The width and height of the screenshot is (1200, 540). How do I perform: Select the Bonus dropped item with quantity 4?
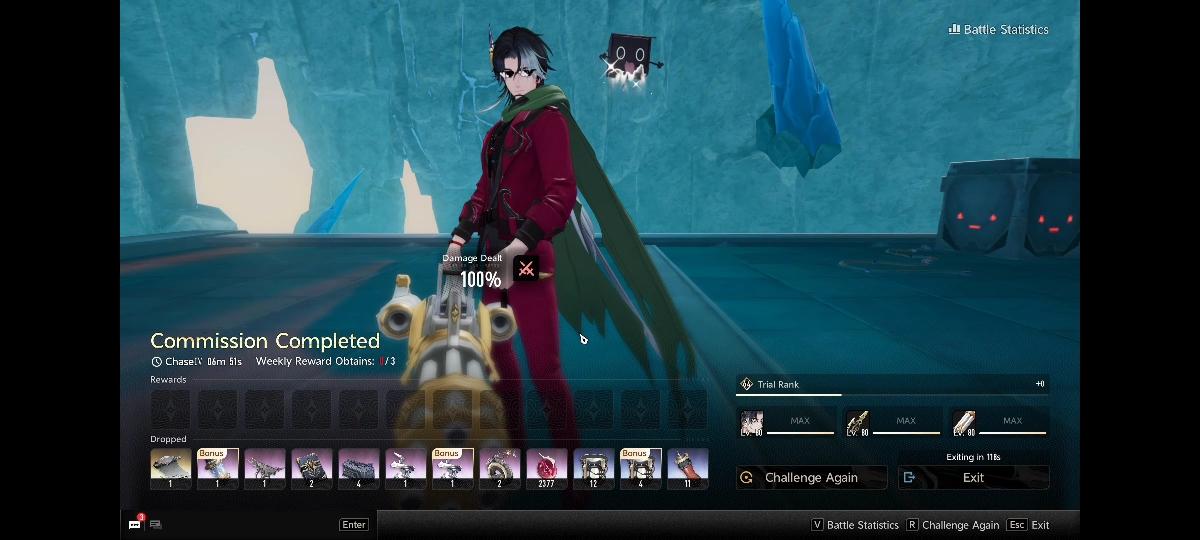click(641, 468)
